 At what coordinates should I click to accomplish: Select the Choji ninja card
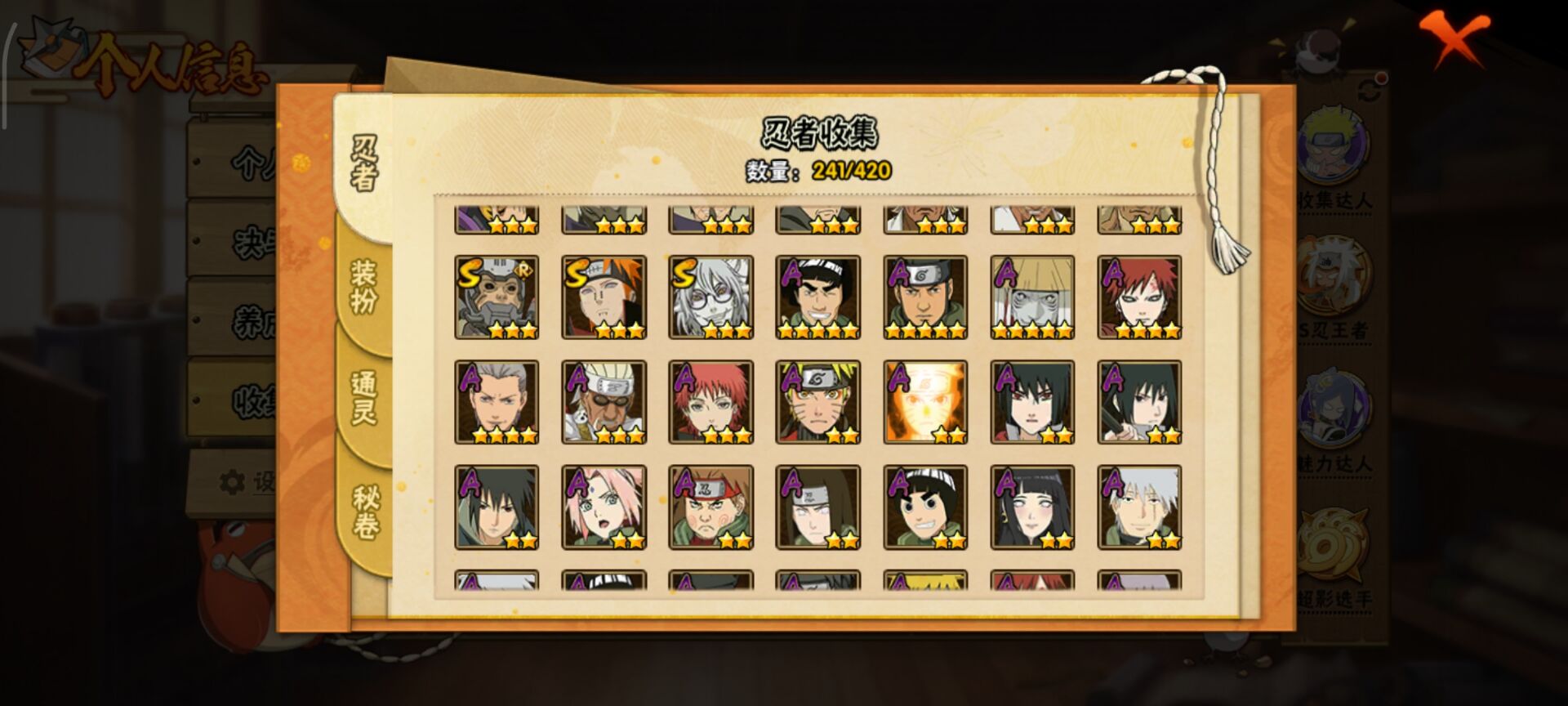click(710, 507)
